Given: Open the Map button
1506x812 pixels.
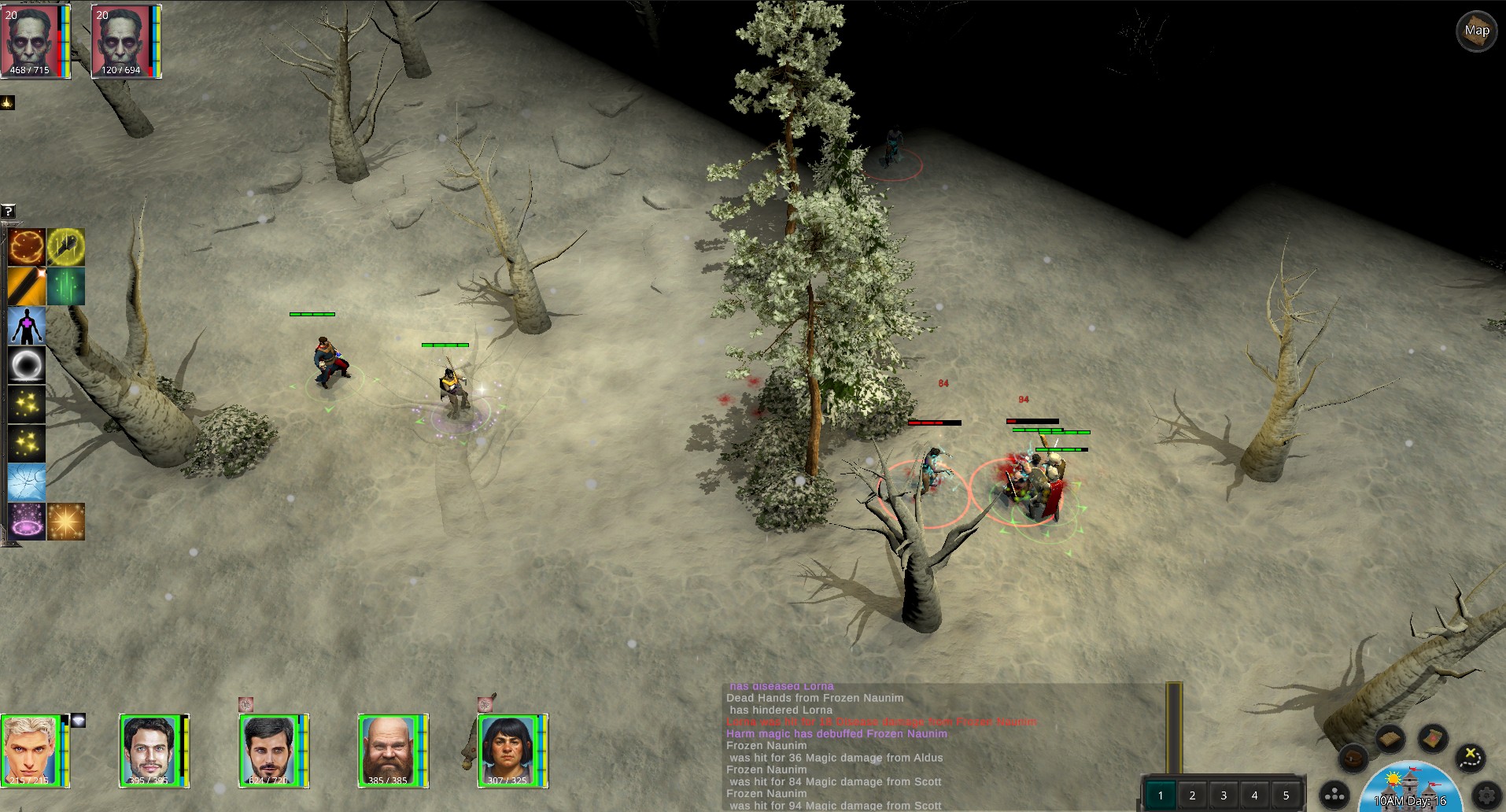Looking at the screenshot, I should click(x=1476, y=31).
